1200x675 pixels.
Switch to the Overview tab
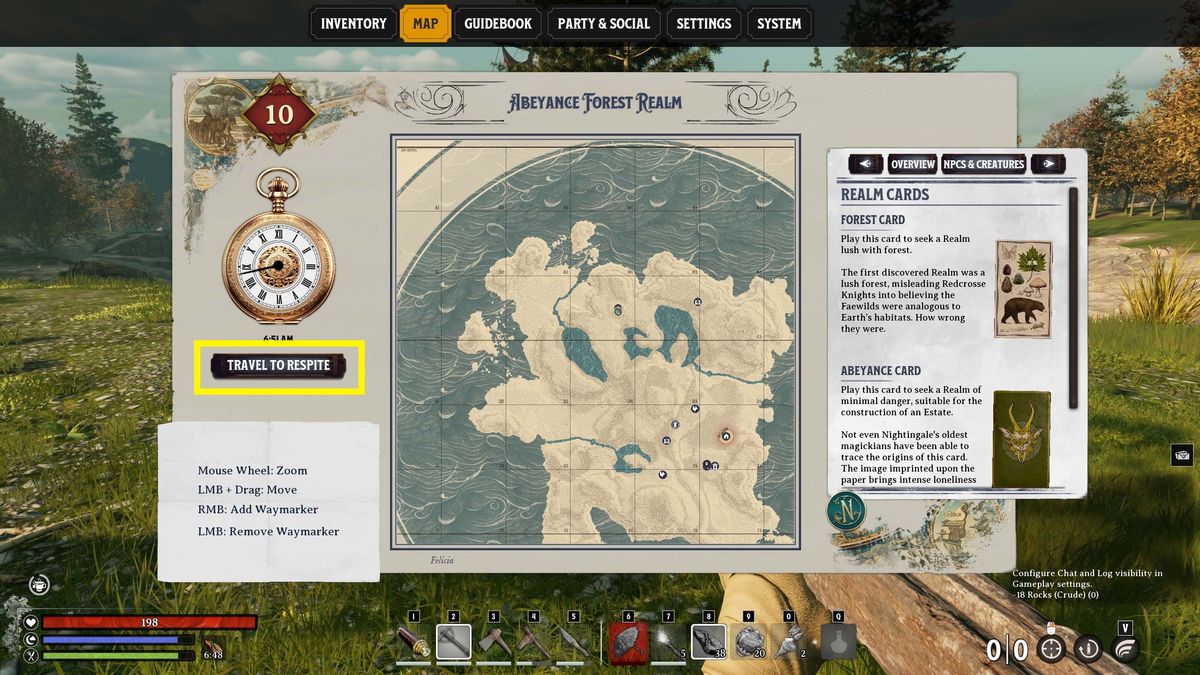912,164
